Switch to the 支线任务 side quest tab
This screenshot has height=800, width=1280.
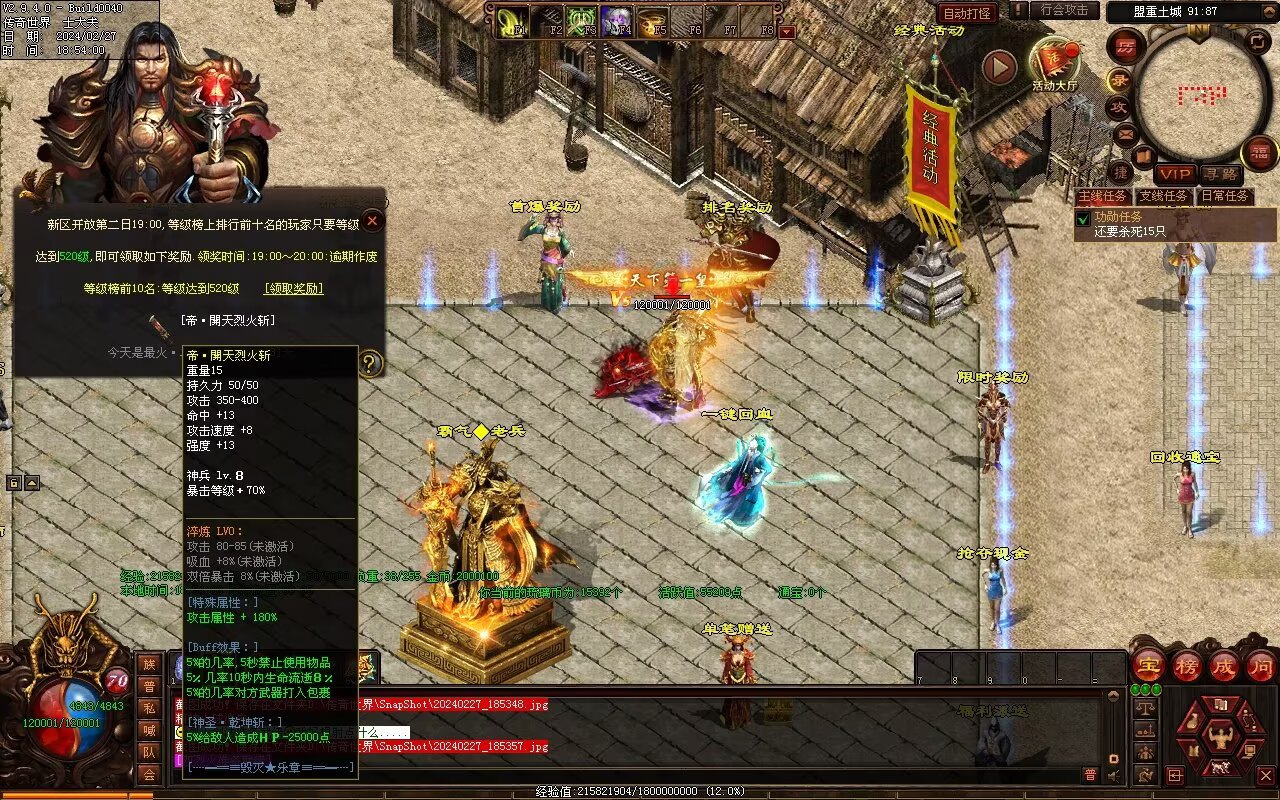click(x=1164, y=196)
